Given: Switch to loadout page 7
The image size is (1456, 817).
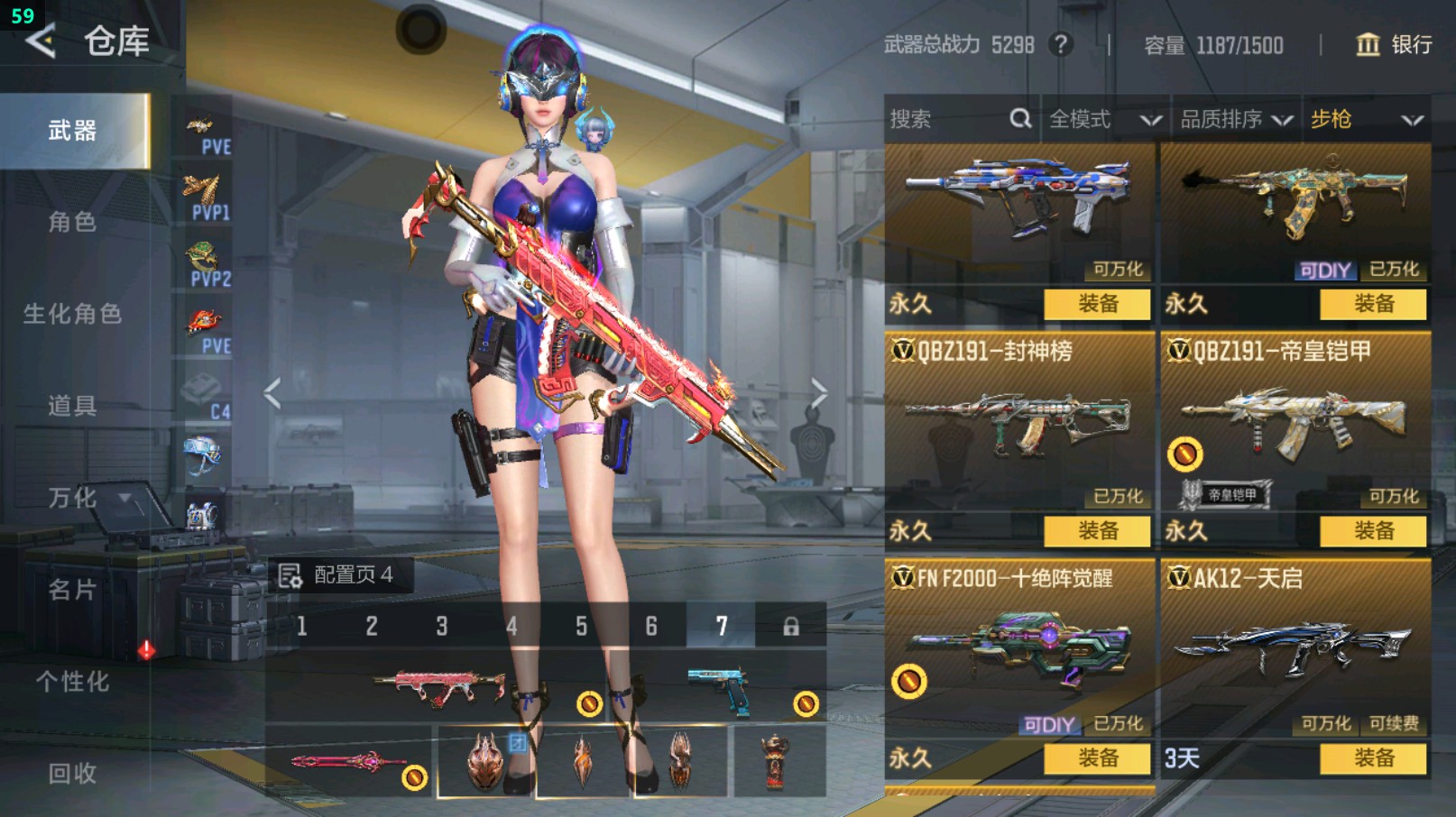Looking at the screenshot, I should (721, 626).
